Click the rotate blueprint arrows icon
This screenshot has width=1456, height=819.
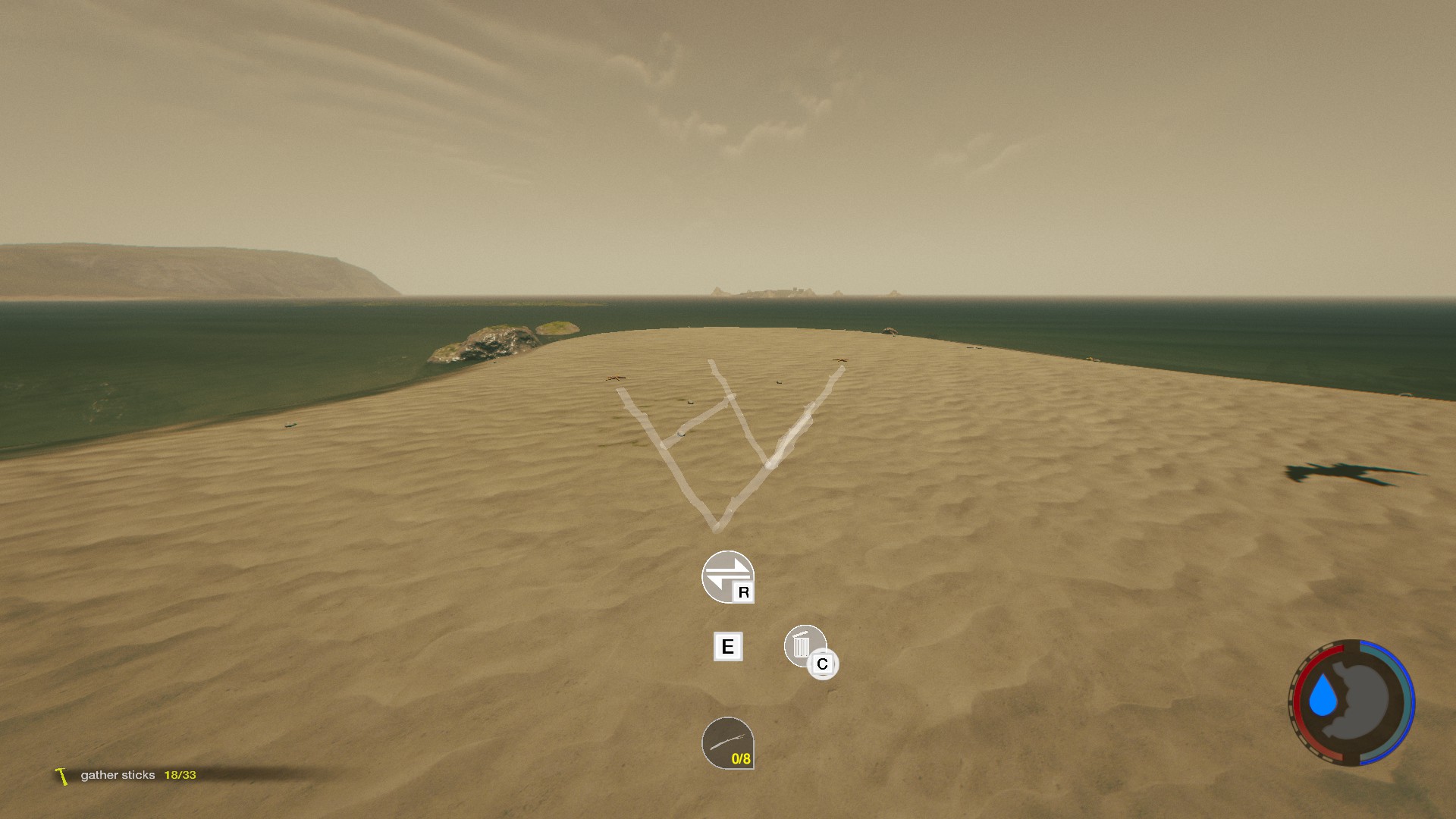coord(726,576)
